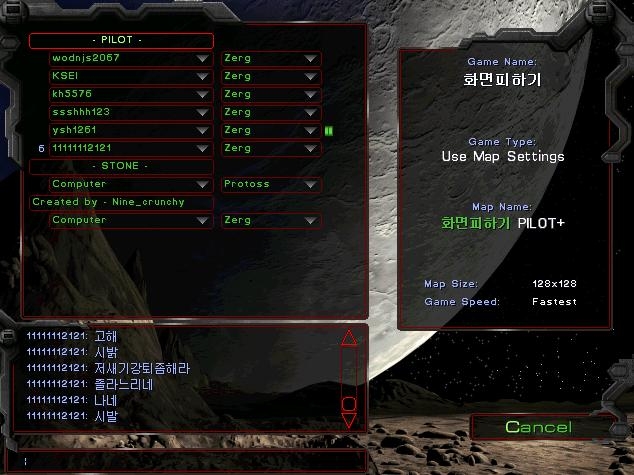Open the ssshhh123 player slot dropdown
The width and height of the screenshot is (634, 475).
[203, 113]
